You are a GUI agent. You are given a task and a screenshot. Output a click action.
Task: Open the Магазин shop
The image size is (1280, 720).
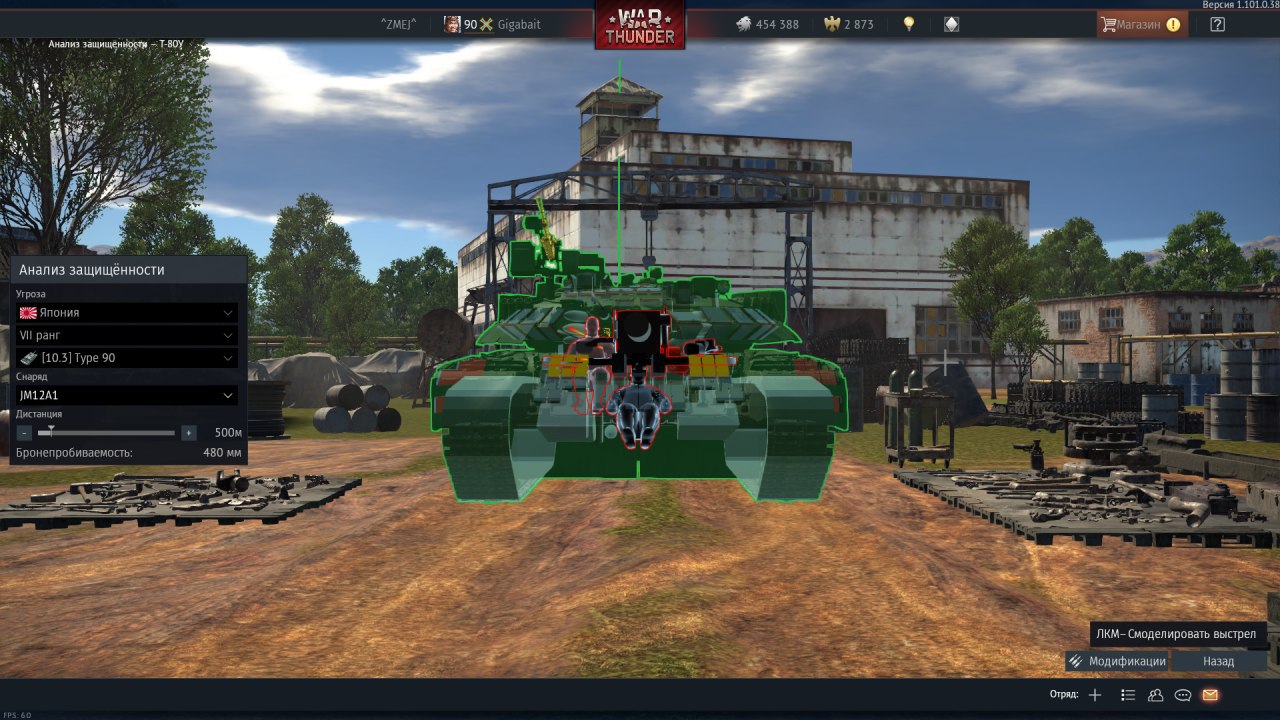tap(1142, 24)
